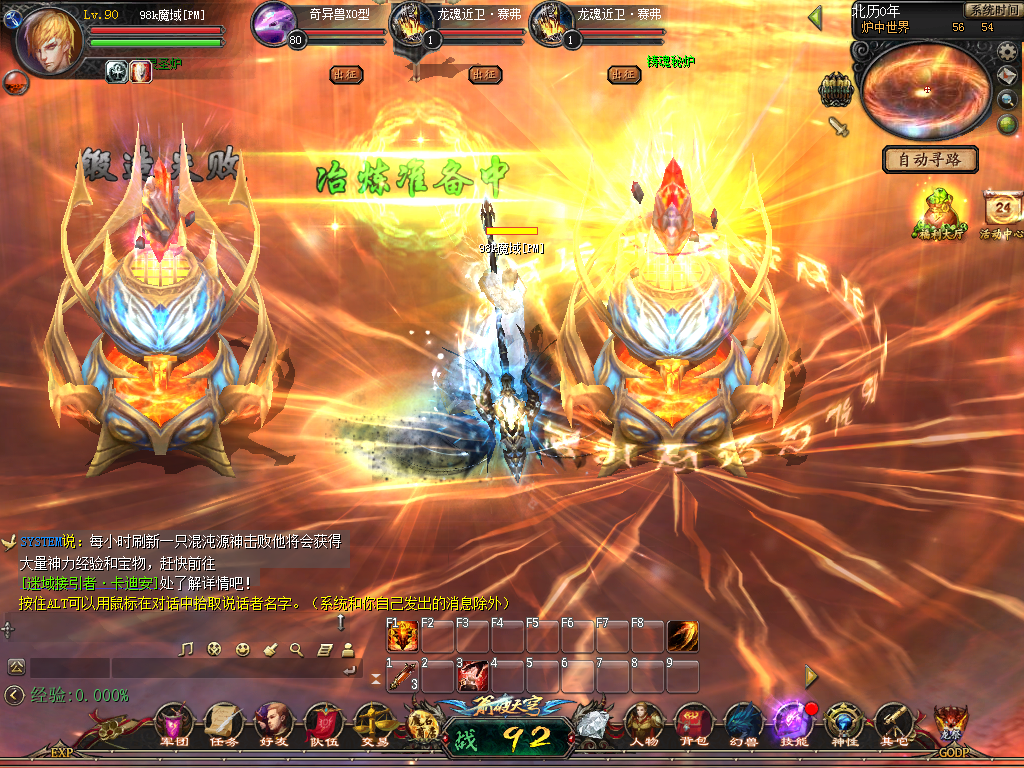Open the 任务 (Quests) scroll icon
Viewport: 1024px width, 768px height.
223,722
